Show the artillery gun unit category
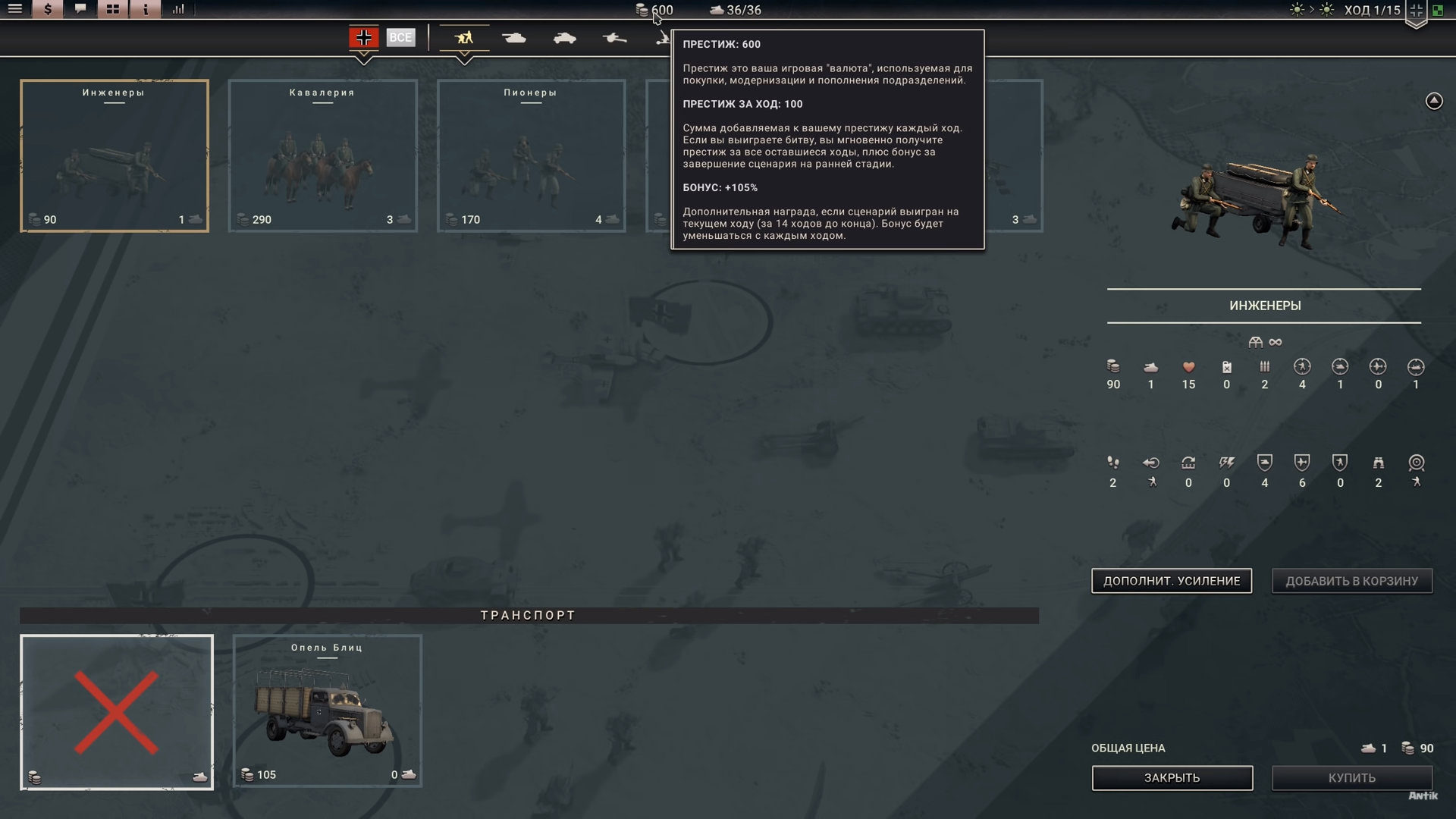Image resolution: width=1456 pixels, height=819 pixels. click(x=615, y=37)
